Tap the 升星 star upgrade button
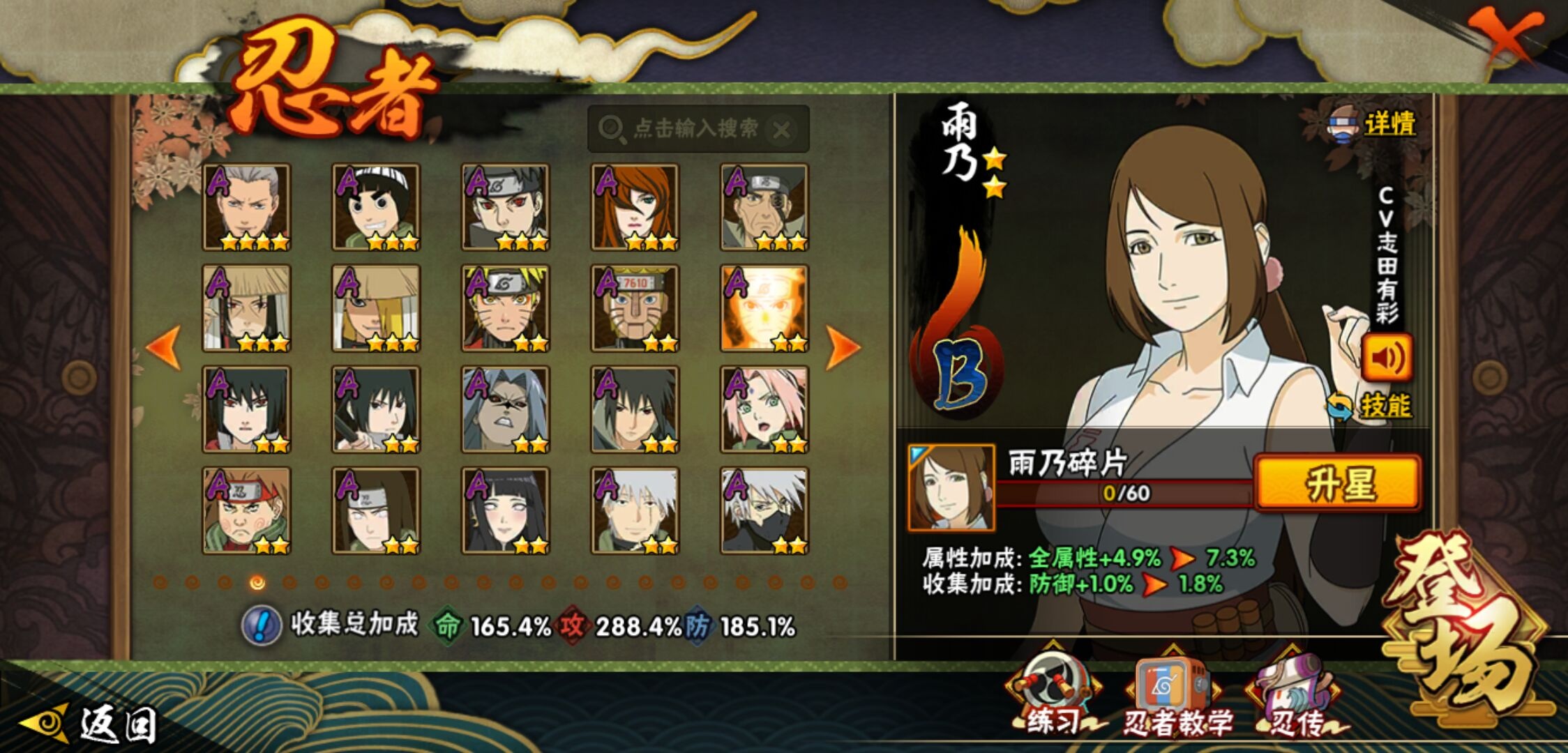Screen dimensions: 1568x753 click(1337, 484)
